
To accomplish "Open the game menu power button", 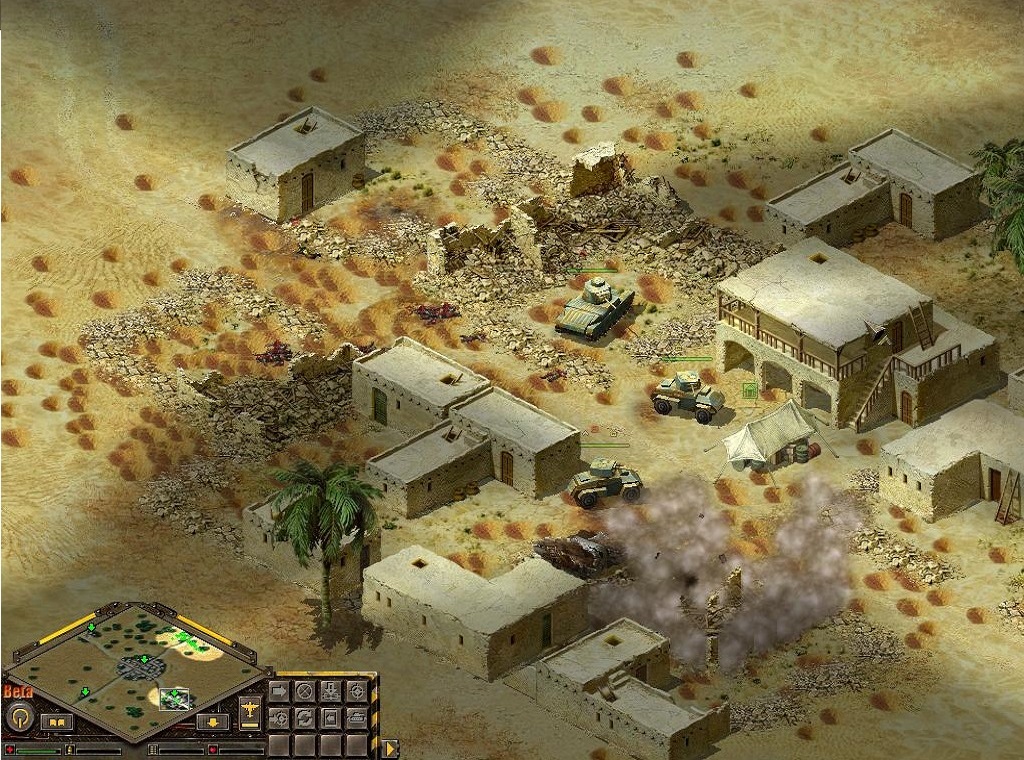I will click(18, 716).
